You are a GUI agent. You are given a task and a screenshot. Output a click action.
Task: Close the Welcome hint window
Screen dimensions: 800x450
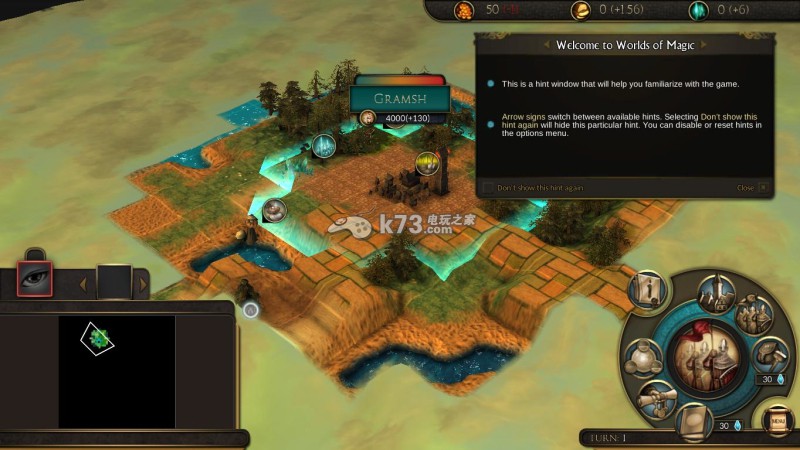click(763, 187)
